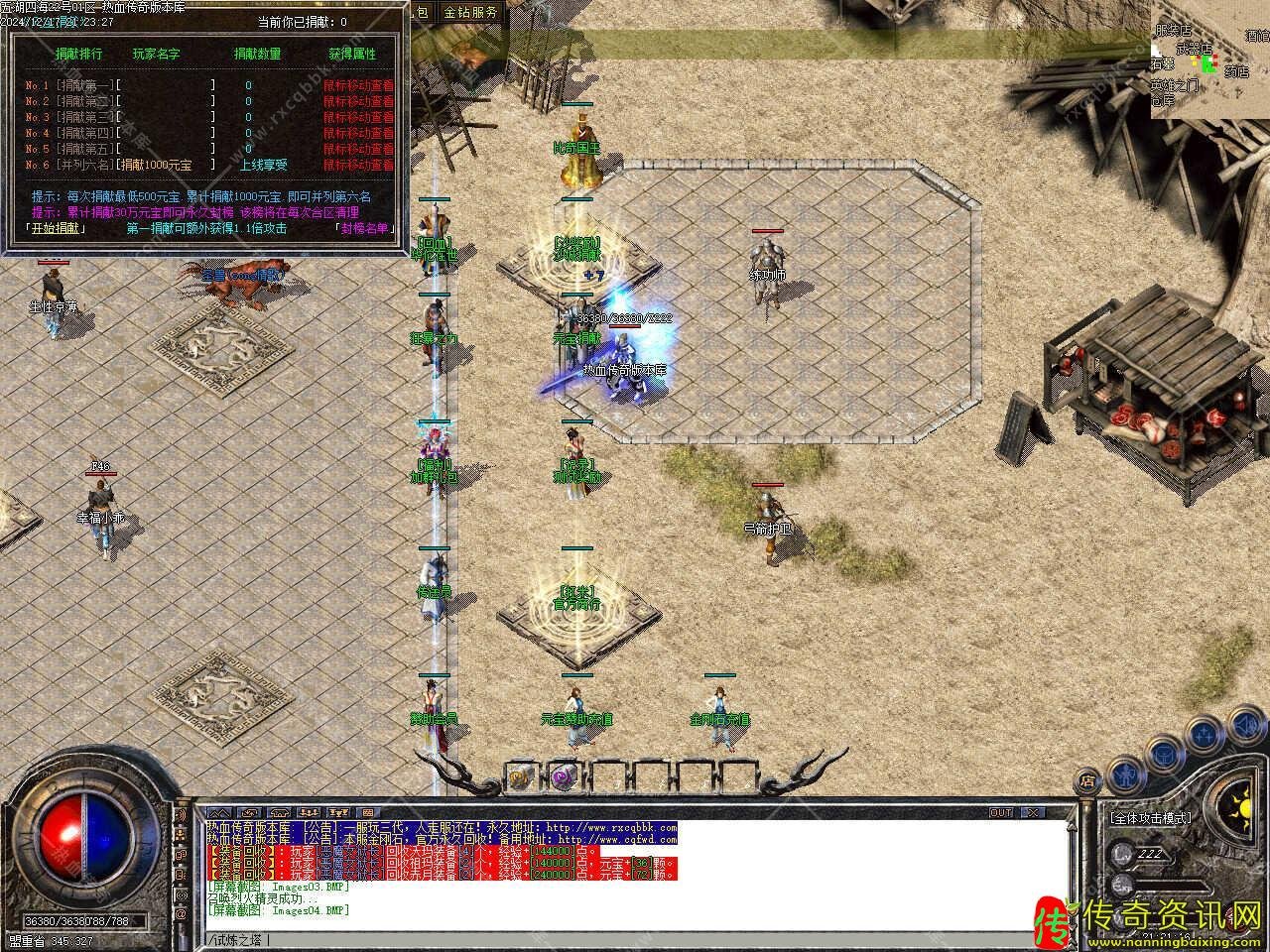Open the bag round button

click(x=1163, y=756)
